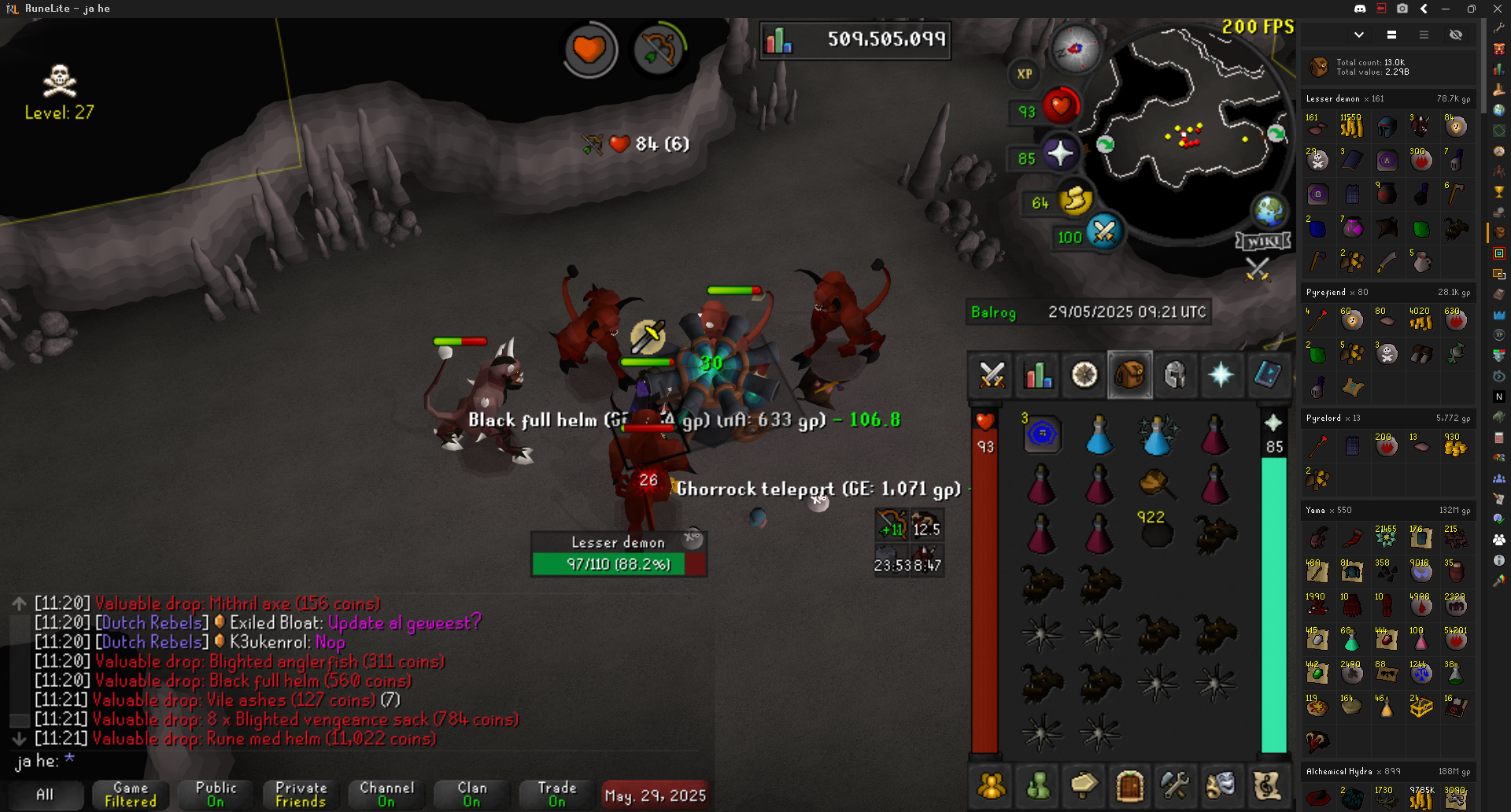The width and height of the screenshot is (1511, 812).
Task: Switch to the Skills tab
Action: click(x=1038, y=375)
